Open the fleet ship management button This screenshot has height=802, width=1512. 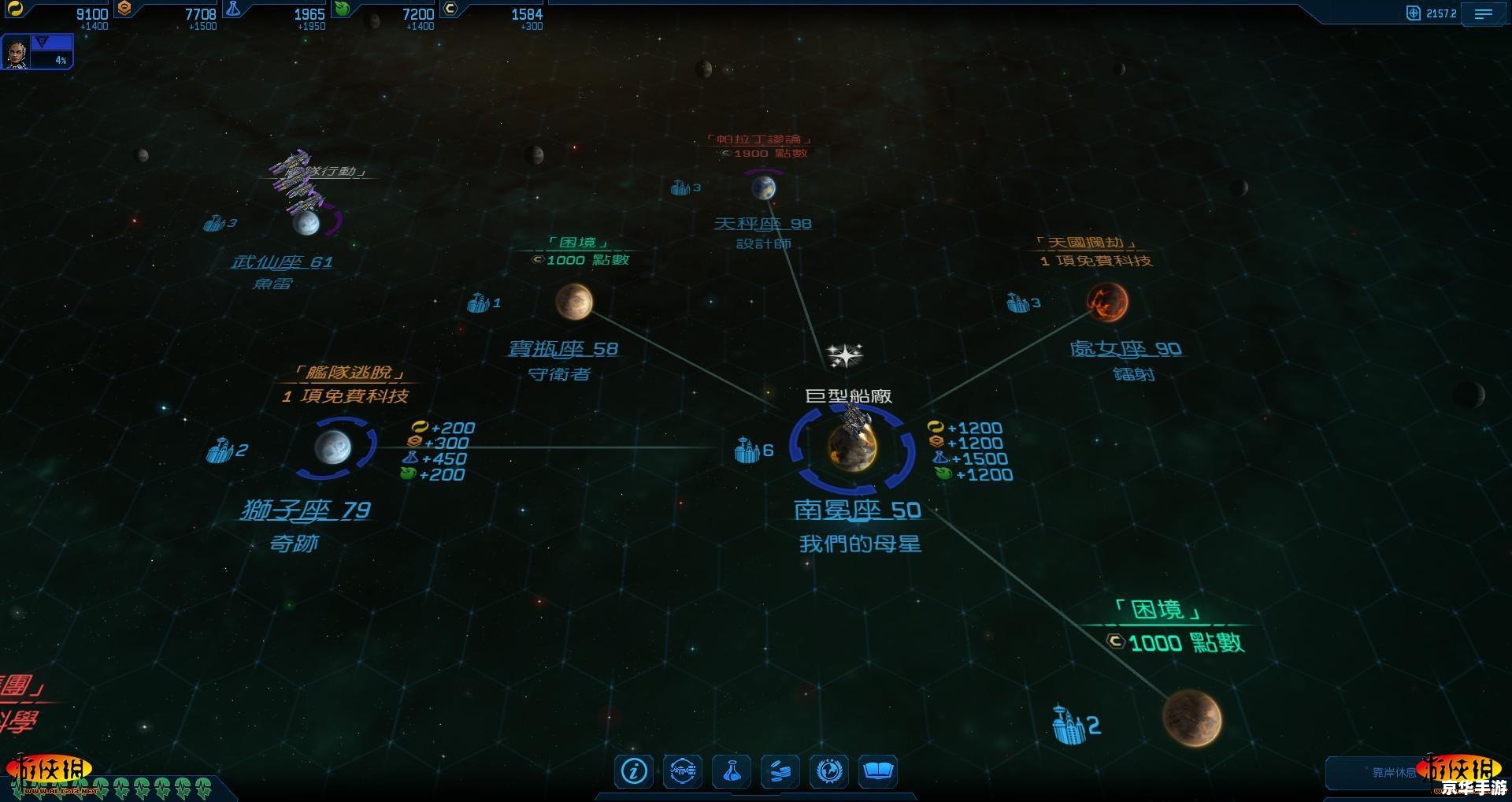[x=682, y=770]
